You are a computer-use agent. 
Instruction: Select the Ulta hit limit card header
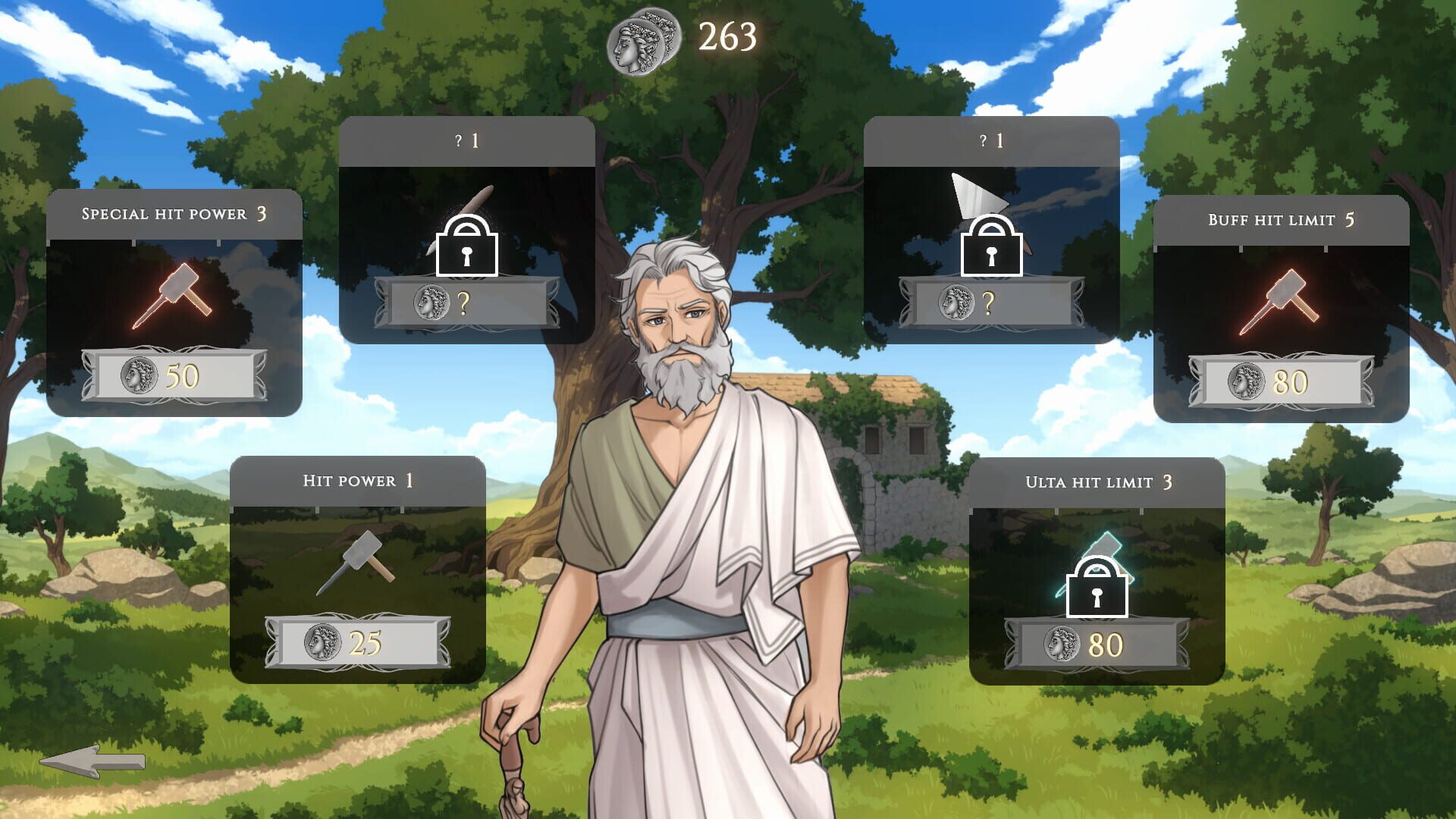(1098, 481)
